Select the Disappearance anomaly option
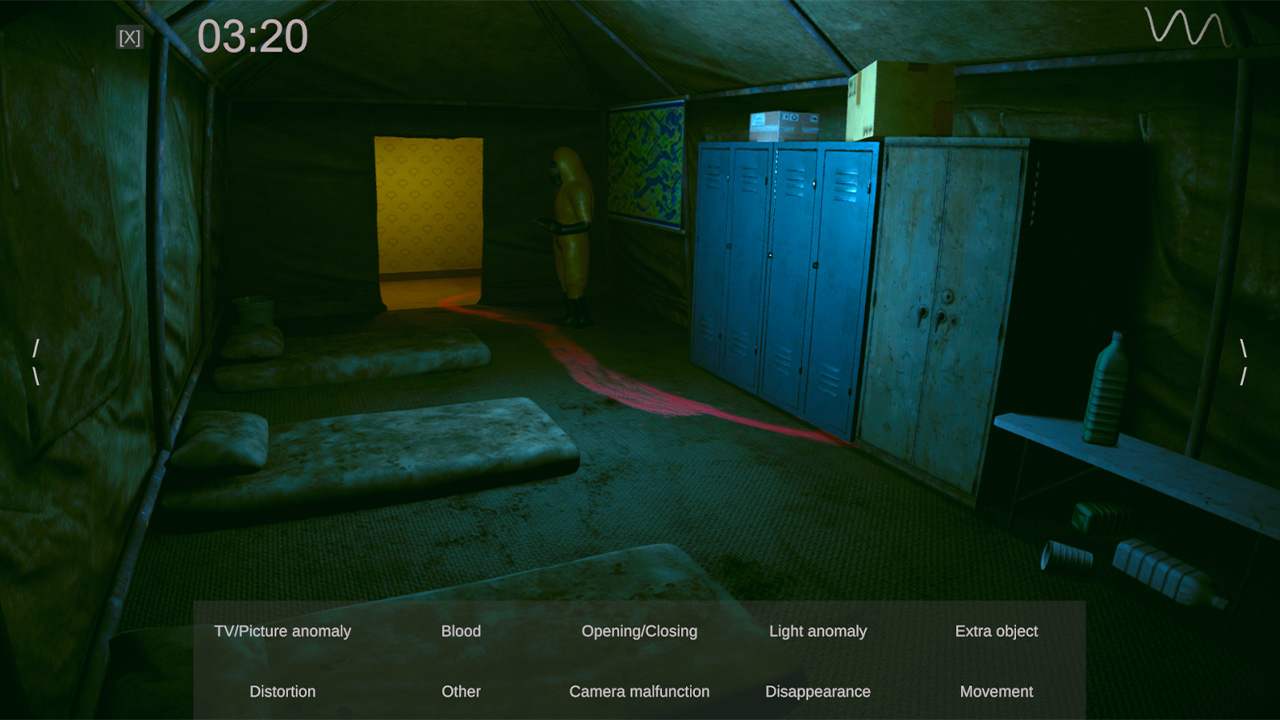Viewport: 1280px width, 720px height. click(817, 691)
